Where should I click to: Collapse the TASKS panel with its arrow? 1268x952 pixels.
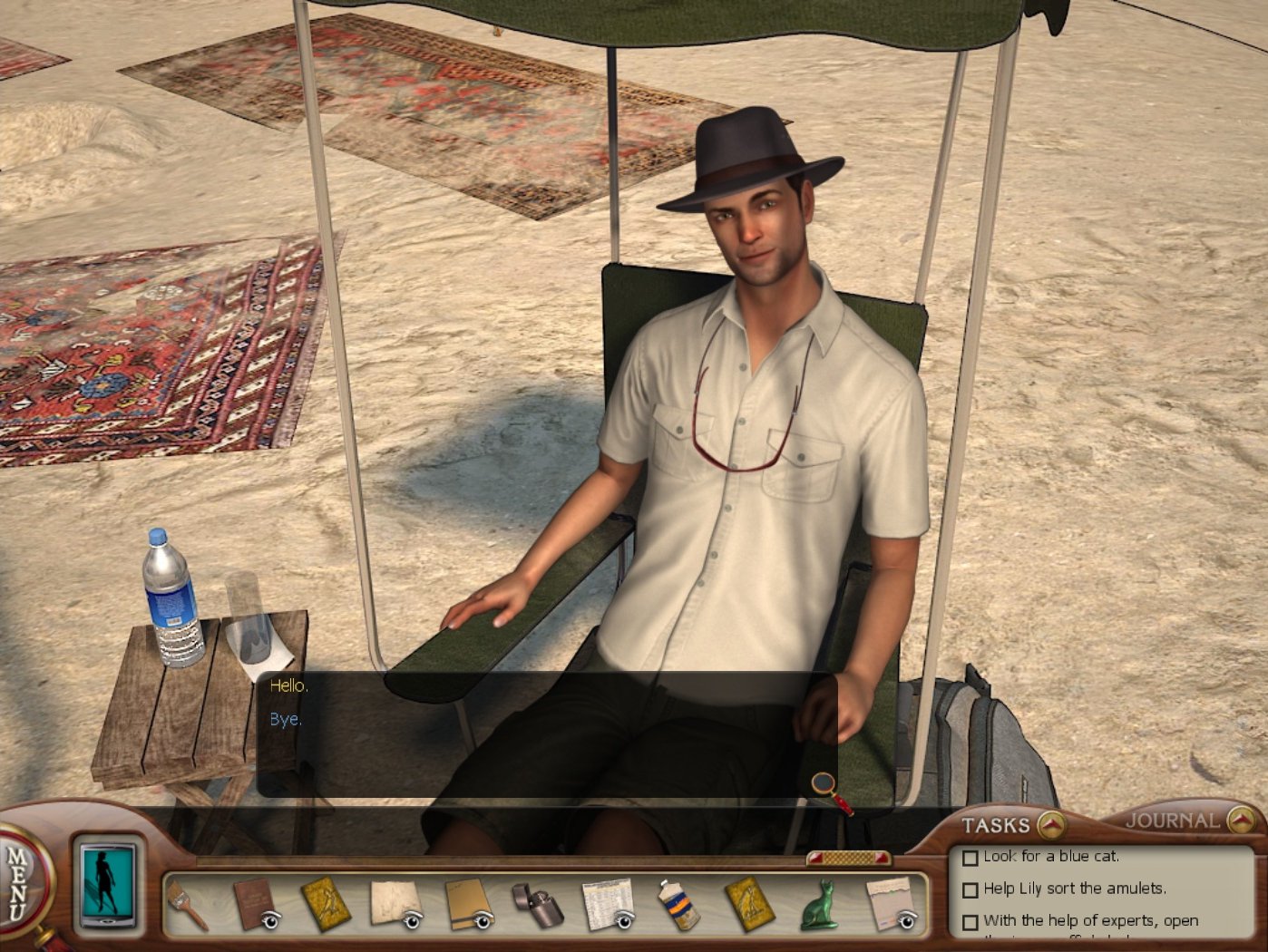click(1049, 825)
